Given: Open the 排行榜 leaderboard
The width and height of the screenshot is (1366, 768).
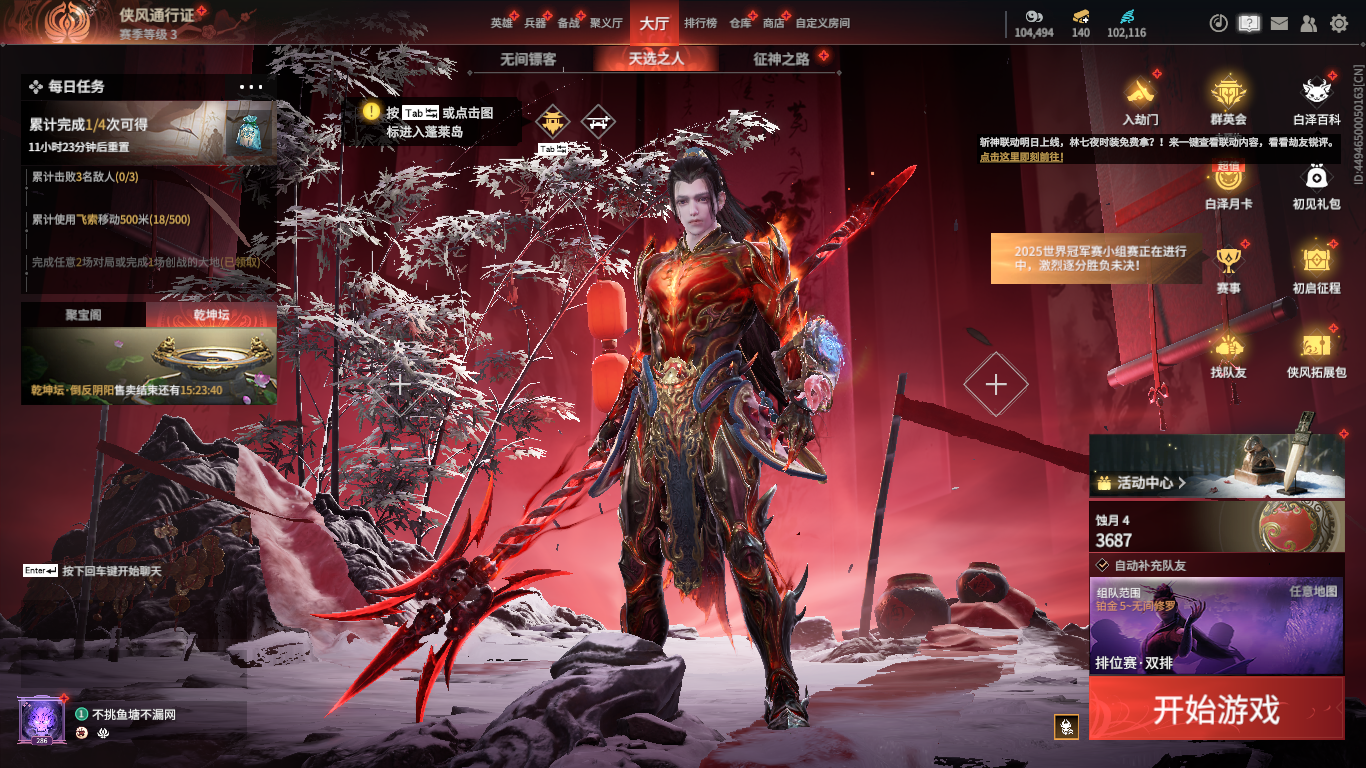Looking at the screenshot, I should pyautogui.click(x=700, y=23).
